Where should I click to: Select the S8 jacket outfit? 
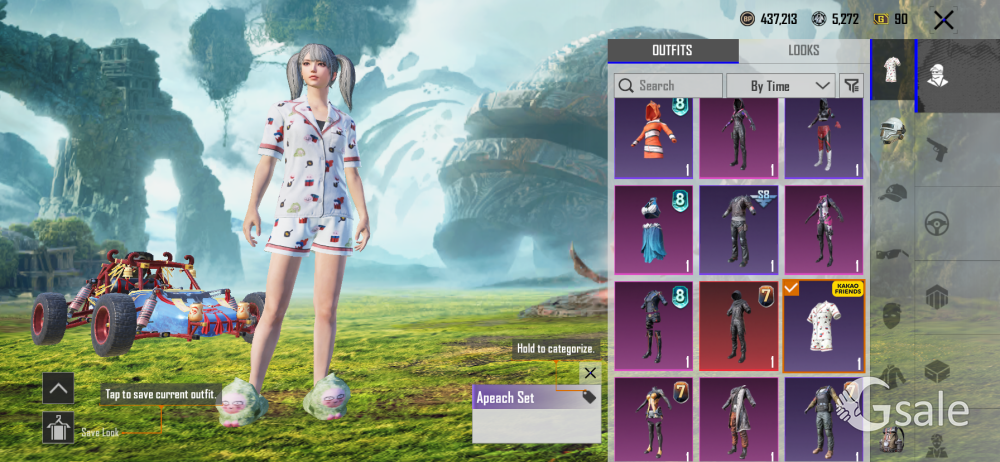tap(738, 231)
